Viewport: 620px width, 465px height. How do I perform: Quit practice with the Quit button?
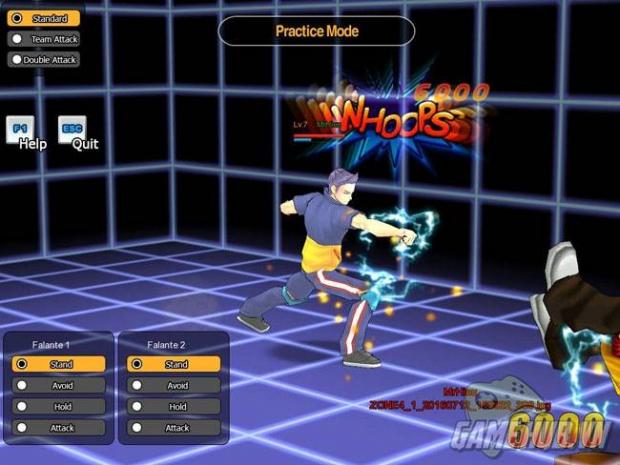72,131
